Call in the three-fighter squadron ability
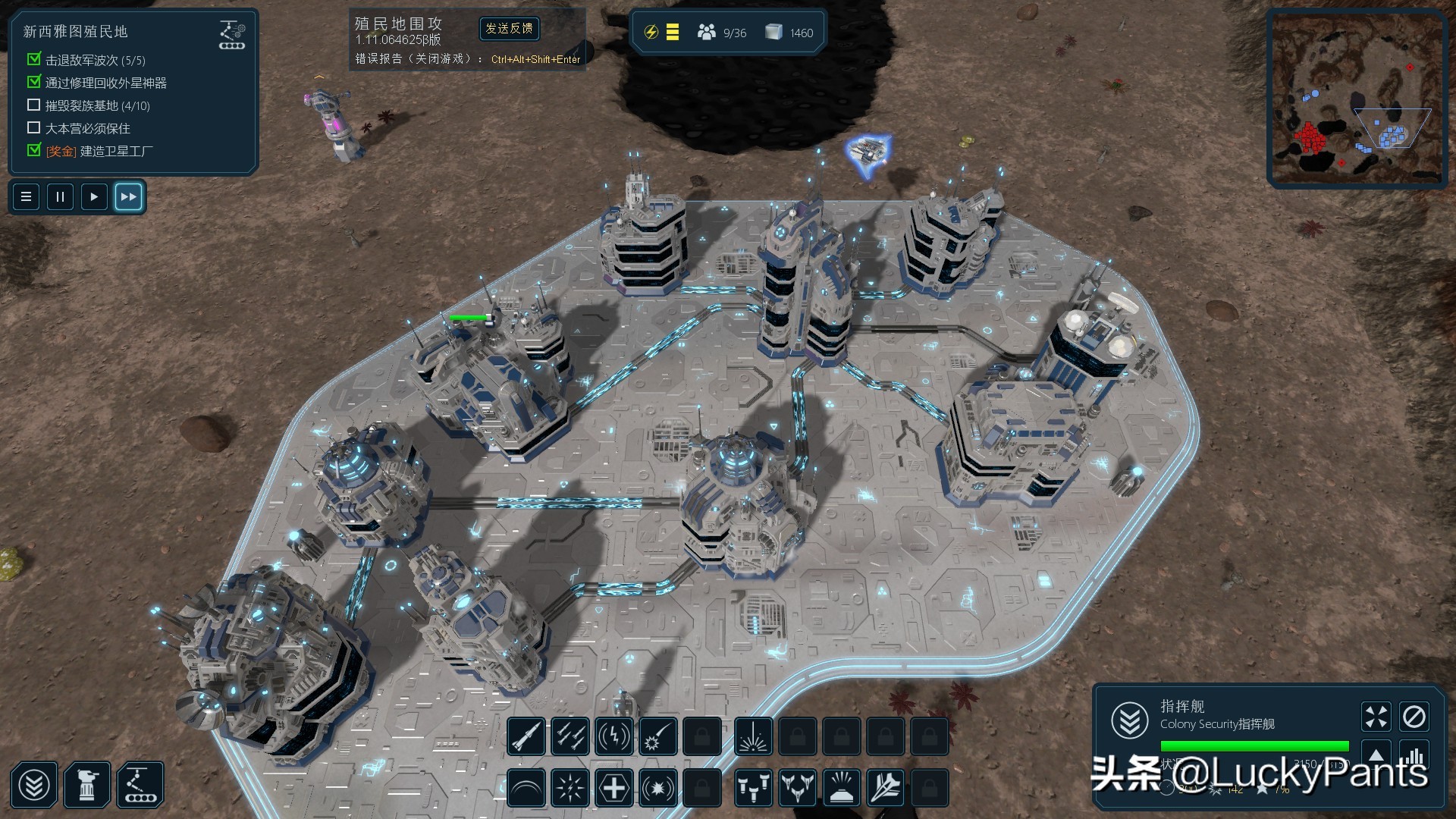 pyautogui.click(x=797, y=789)
